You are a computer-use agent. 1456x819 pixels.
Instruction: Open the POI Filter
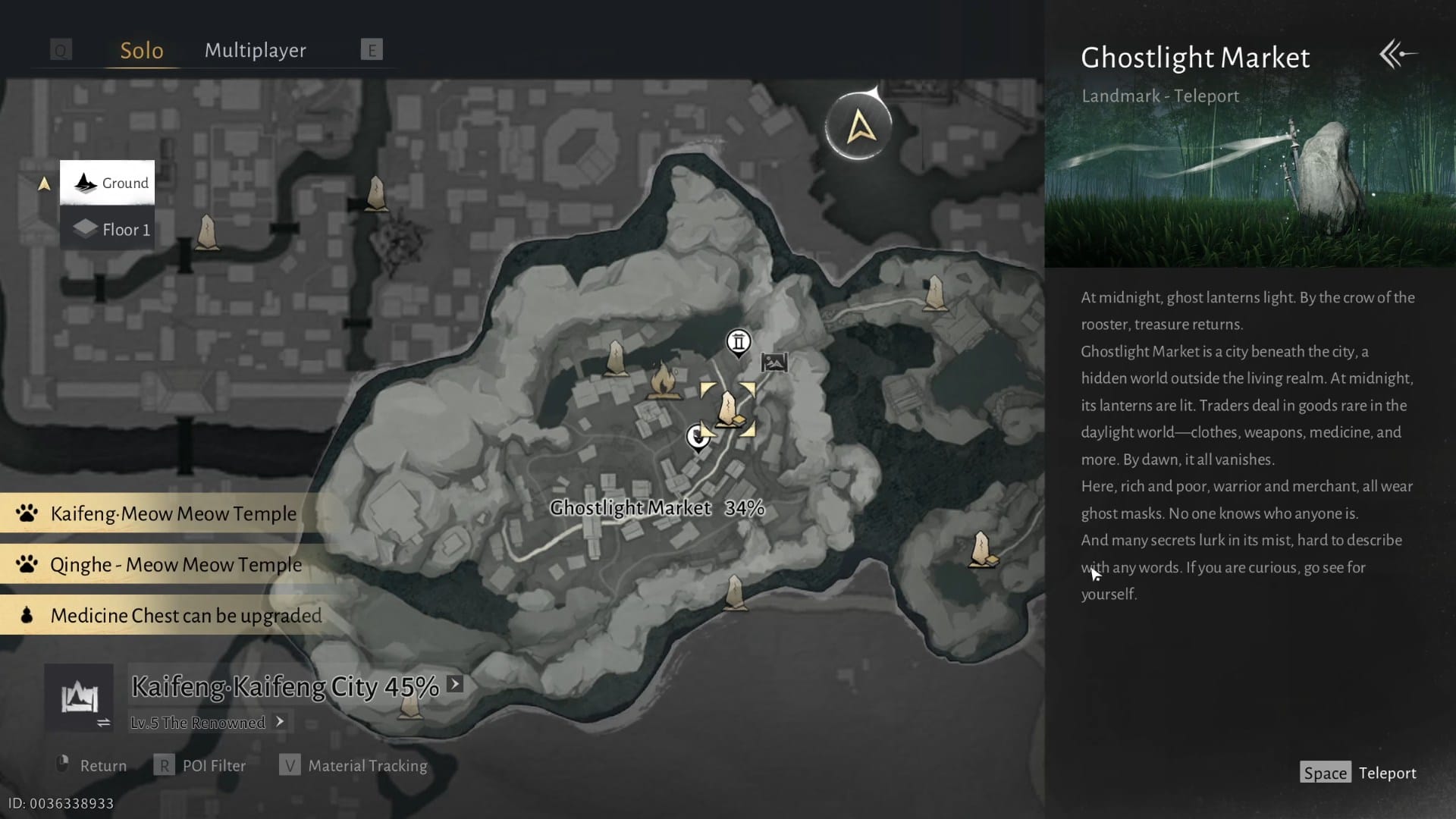click(201, 766)
